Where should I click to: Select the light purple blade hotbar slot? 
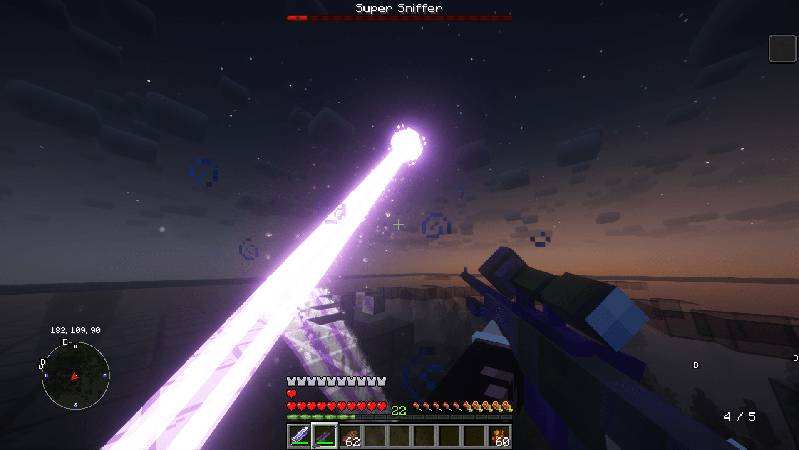tap(299, 435)
